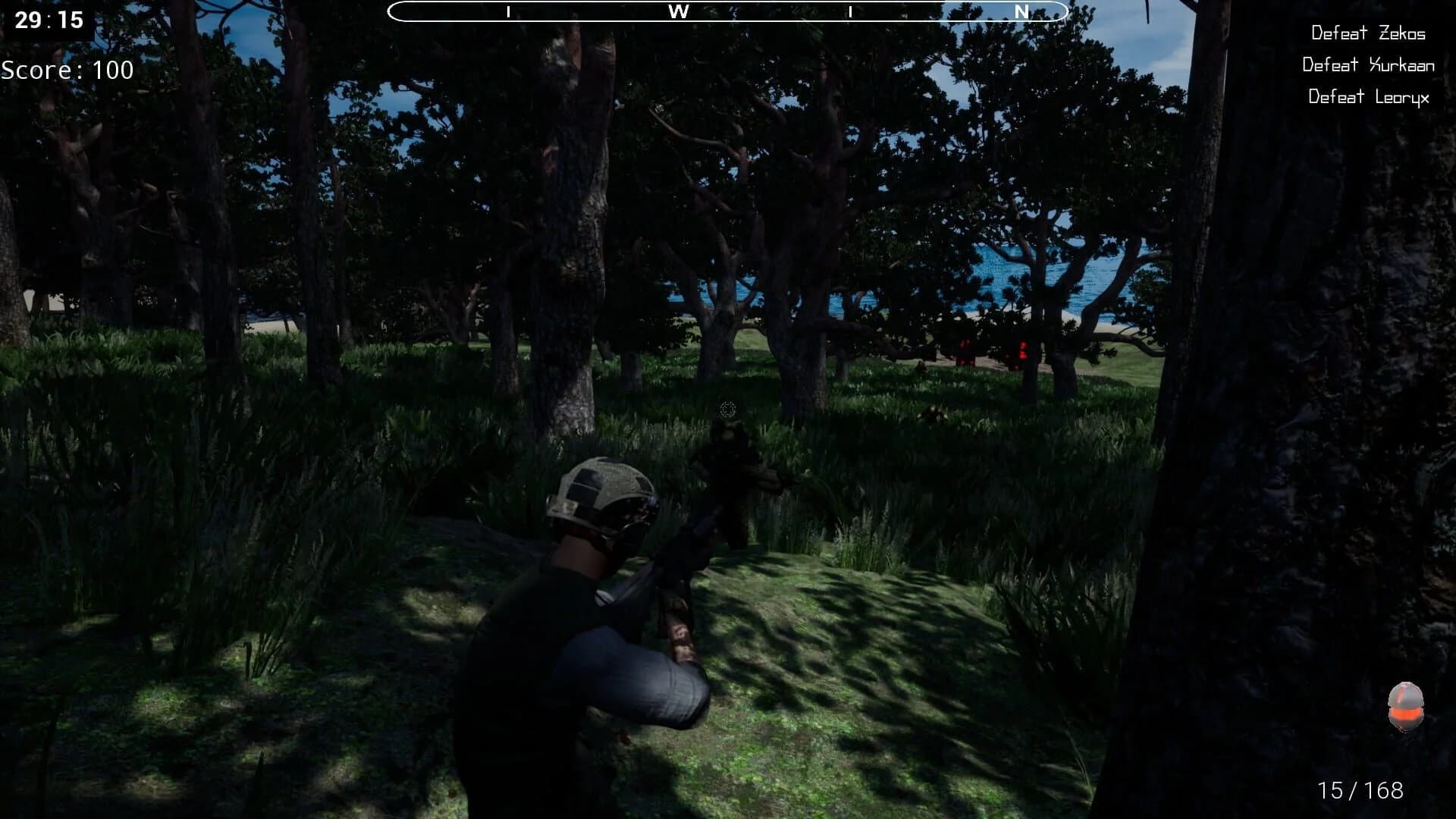Click the crosshair at screen center
Image resolution: width=1456 pixels, height=819 pixels.
tap(729, 409)
